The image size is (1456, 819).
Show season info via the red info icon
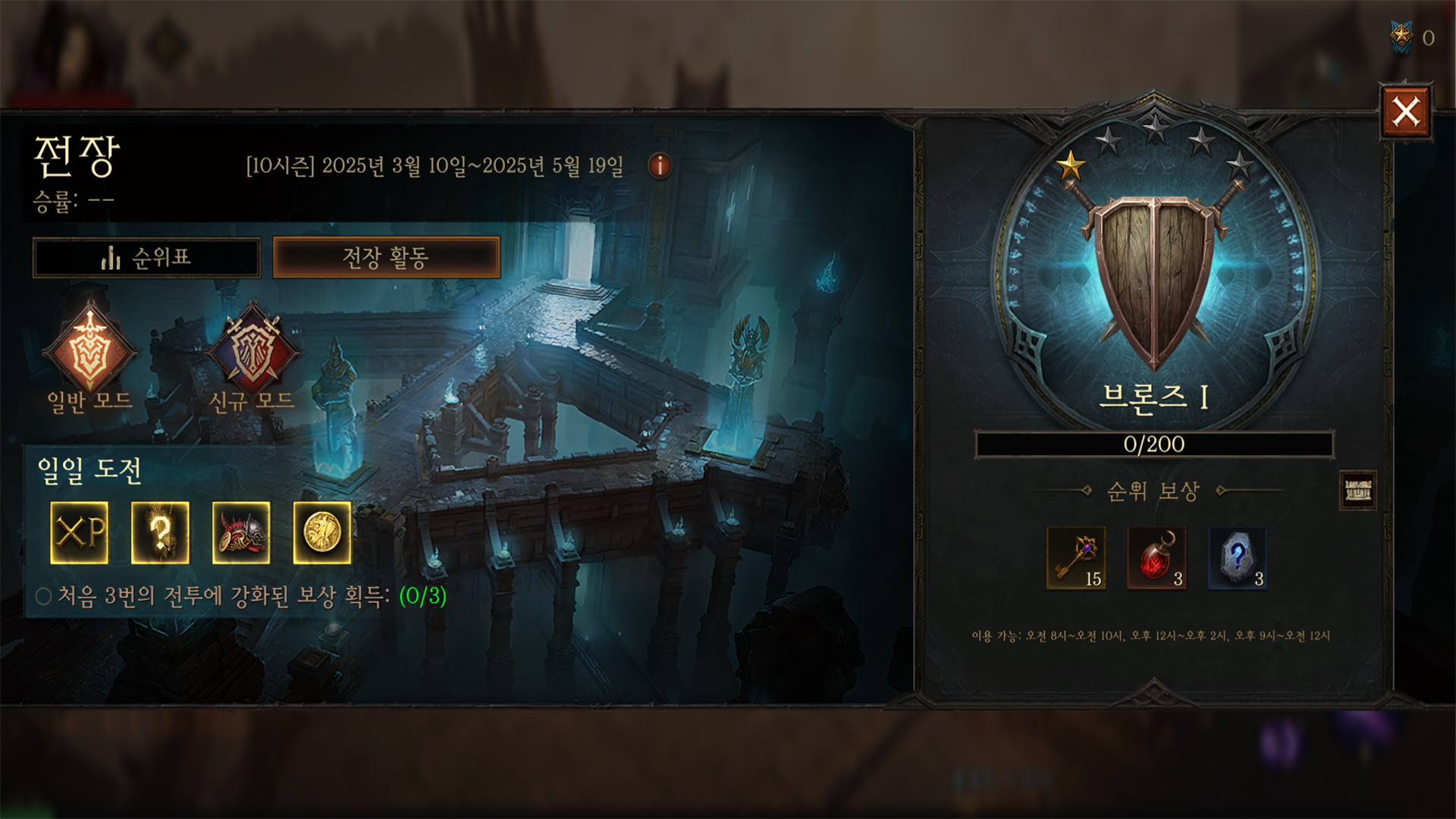660,165
